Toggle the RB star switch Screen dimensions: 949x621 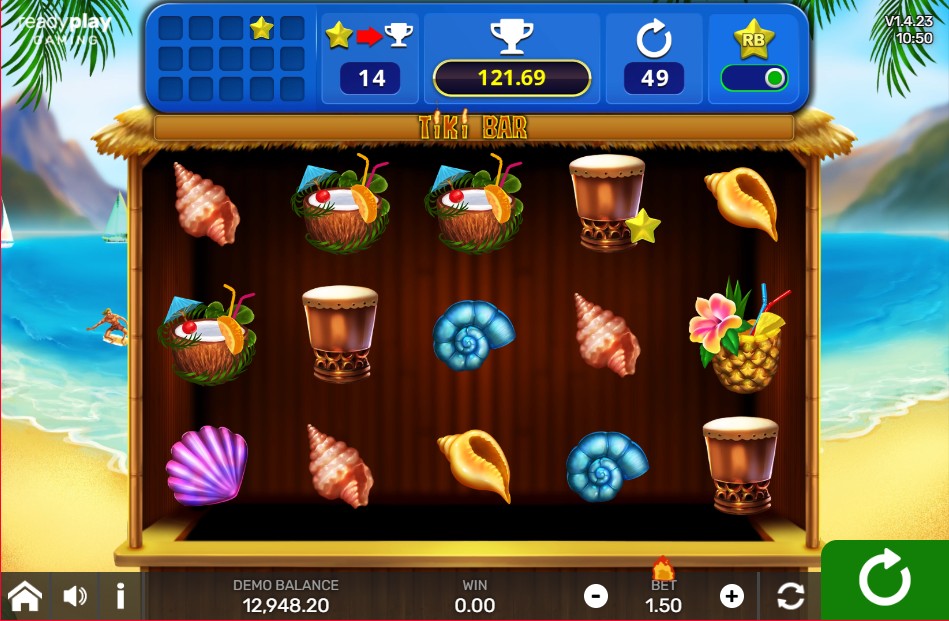point(755,79)
